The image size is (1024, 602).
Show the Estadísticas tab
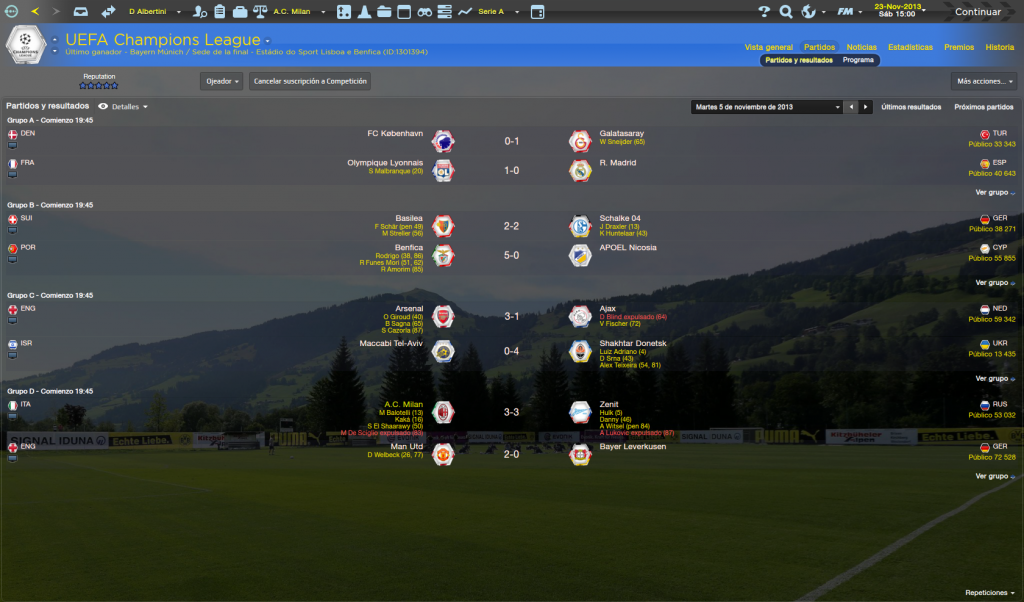point(910,47)
